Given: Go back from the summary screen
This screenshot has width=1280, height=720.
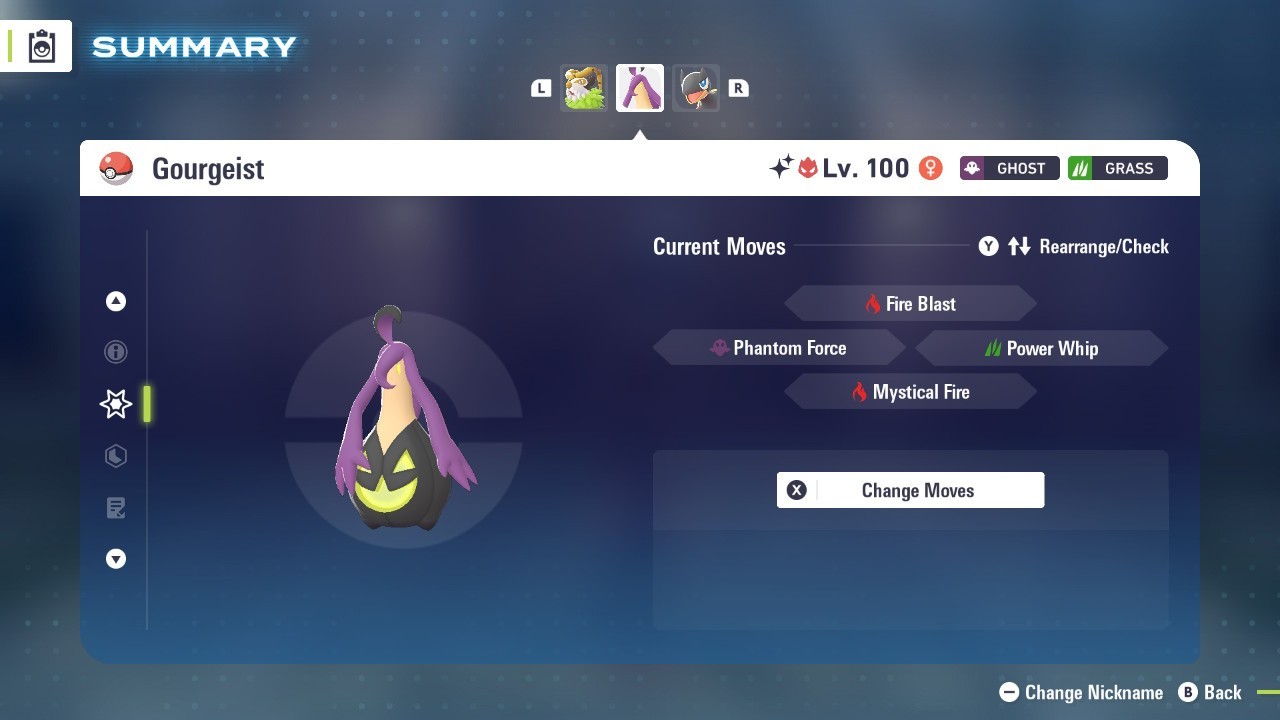Looking at the screenshot, I should [x=1210, y=692].
